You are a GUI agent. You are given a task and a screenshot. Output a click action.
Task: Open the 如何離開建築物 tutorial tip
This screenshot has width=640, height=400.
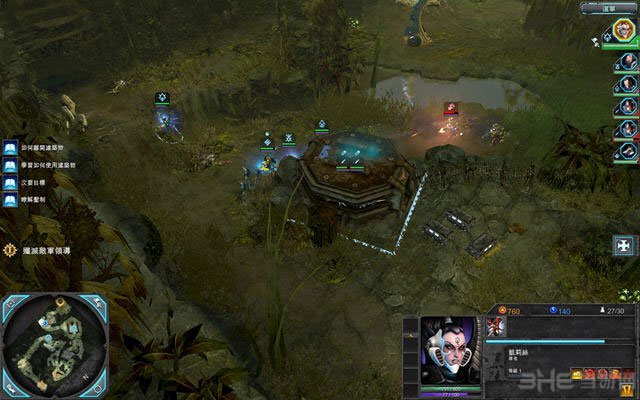point(9,146)
